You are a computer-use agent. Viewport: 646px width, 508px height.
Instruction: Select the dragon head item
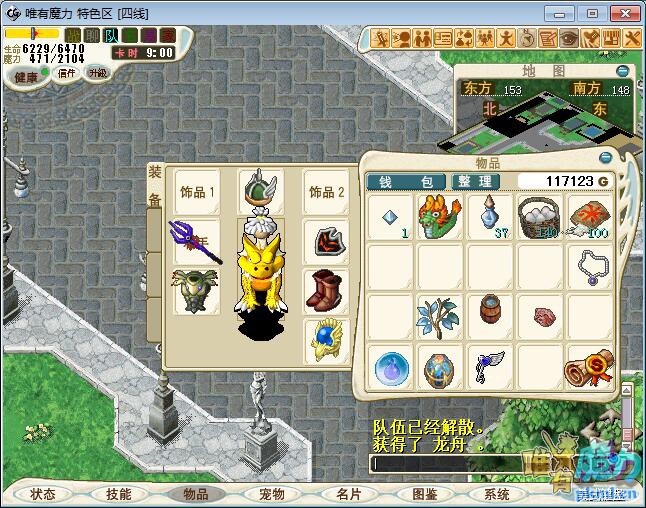click(439, 217)
